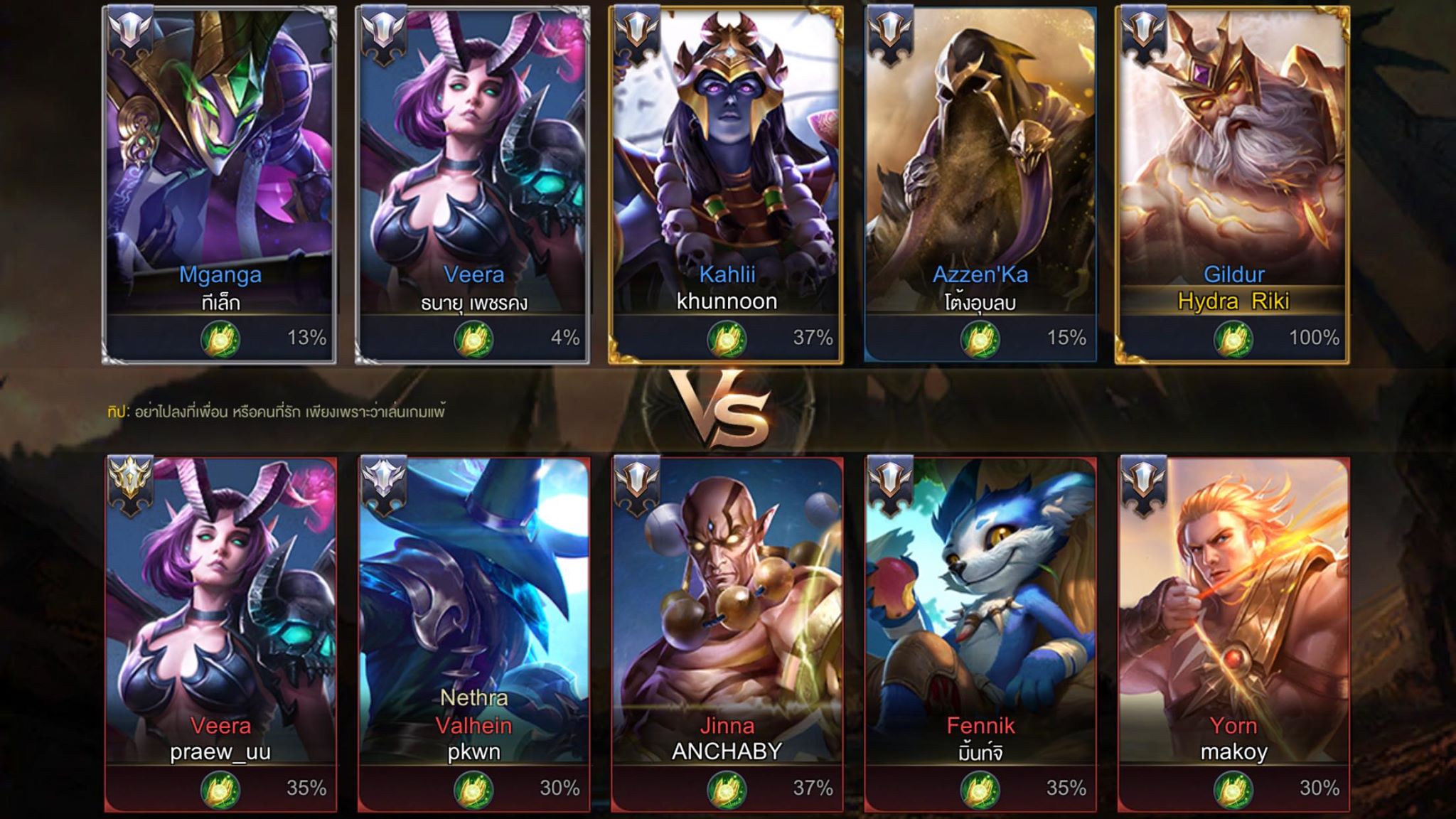Choose the Azzen'Ka hero card
Viewport: 1456px width, 819px height.
tap(980, 185)
